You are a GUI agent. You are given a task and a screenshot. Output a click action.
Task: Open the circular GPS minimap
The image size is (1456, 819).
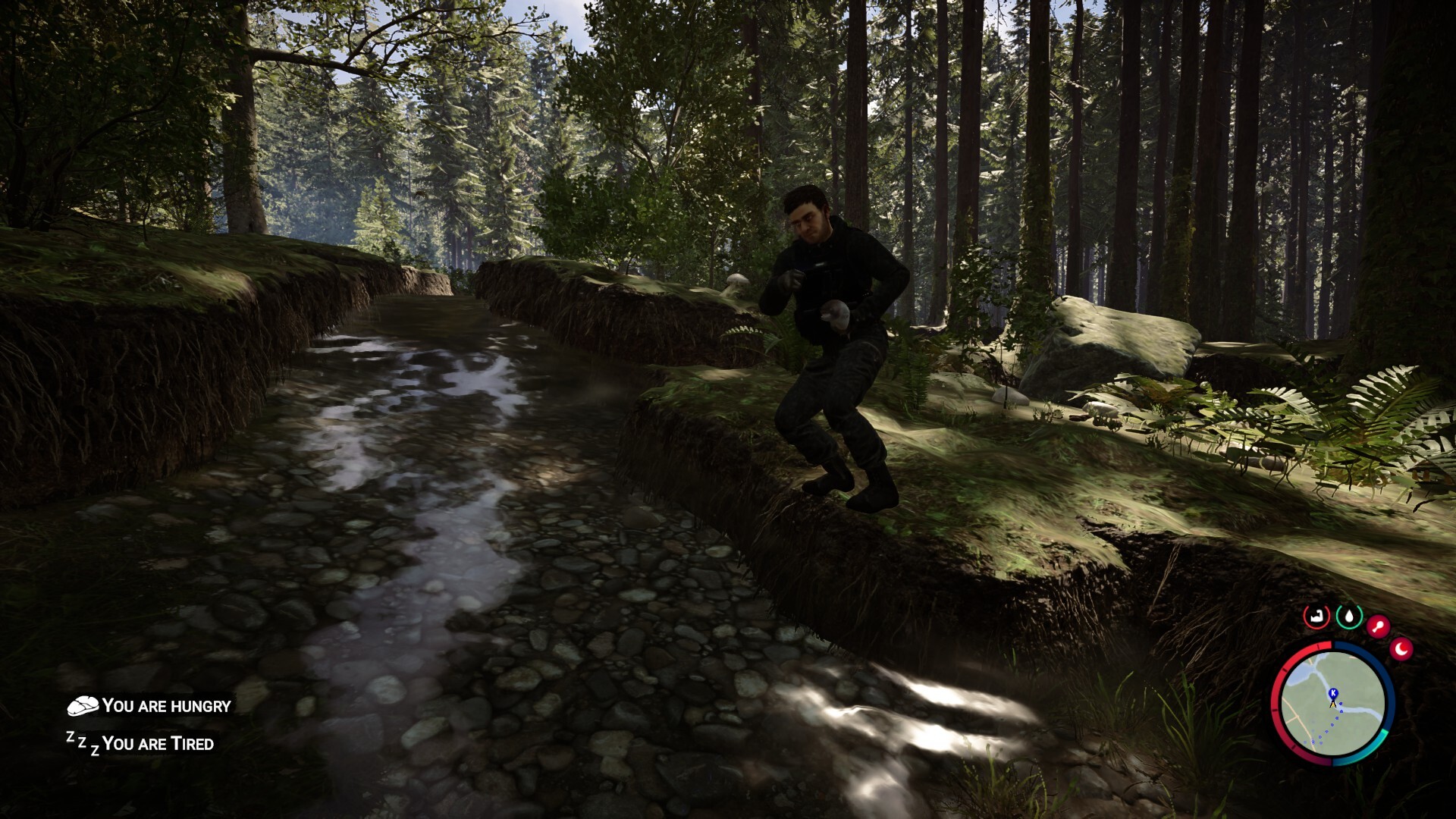pyautogui.click(x=1333, y=705)
